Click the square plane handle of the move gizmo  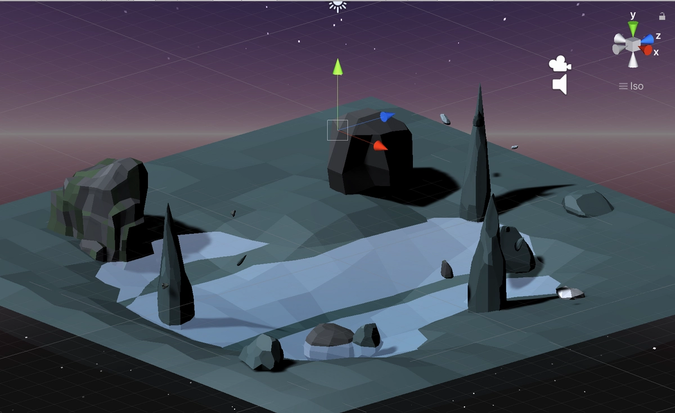(x=337, y=130)
